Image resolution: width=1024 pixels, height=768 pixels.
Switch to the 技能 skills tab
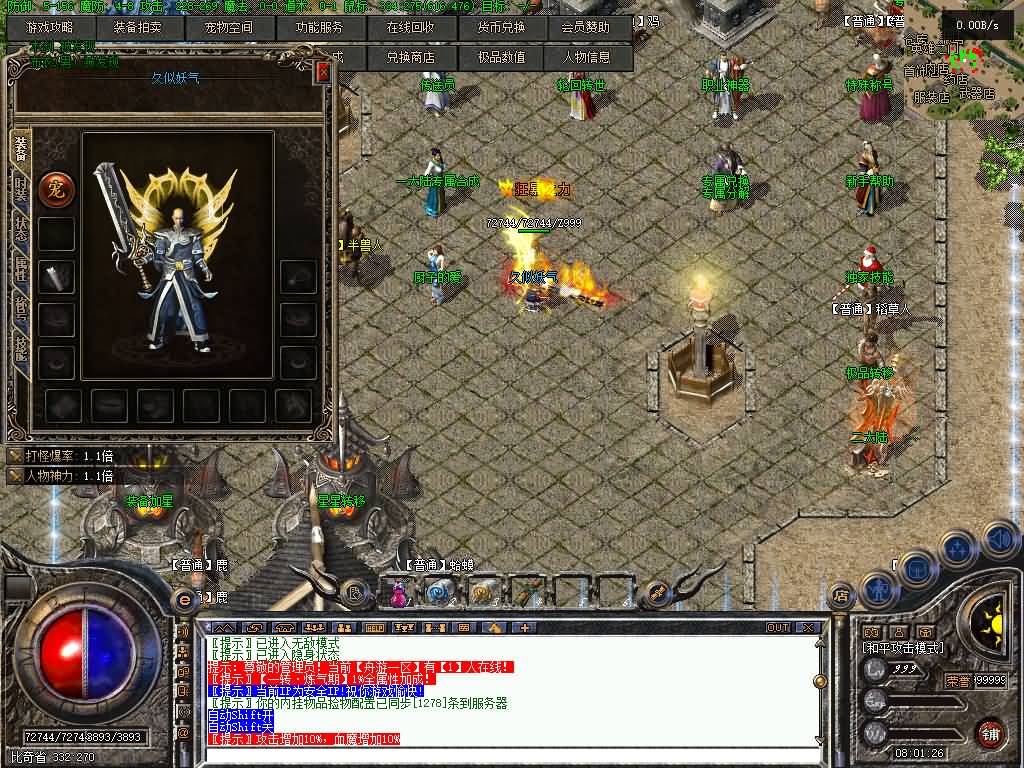click(x=20, y=346)
